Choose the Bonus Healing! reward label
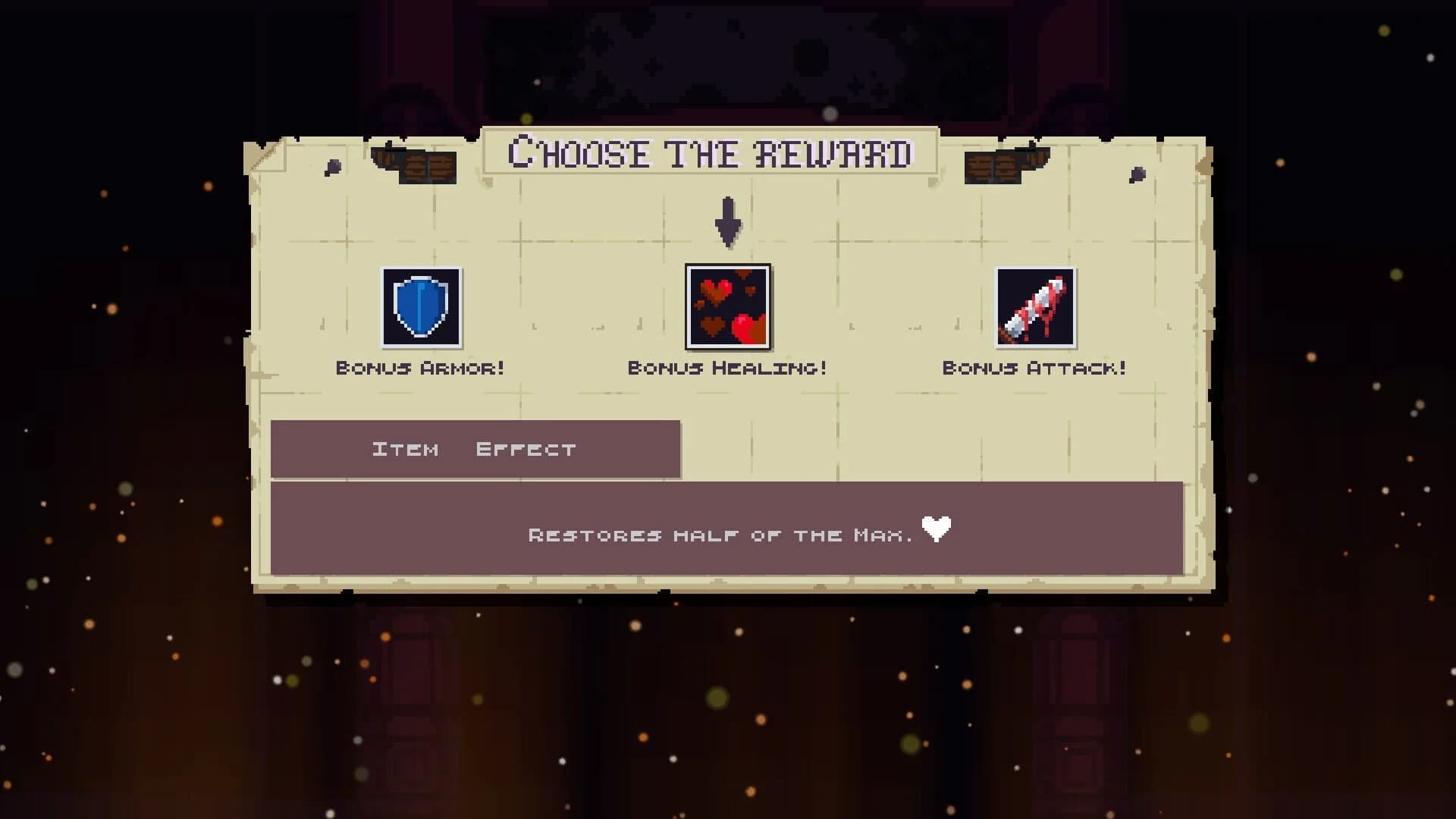 726,368
